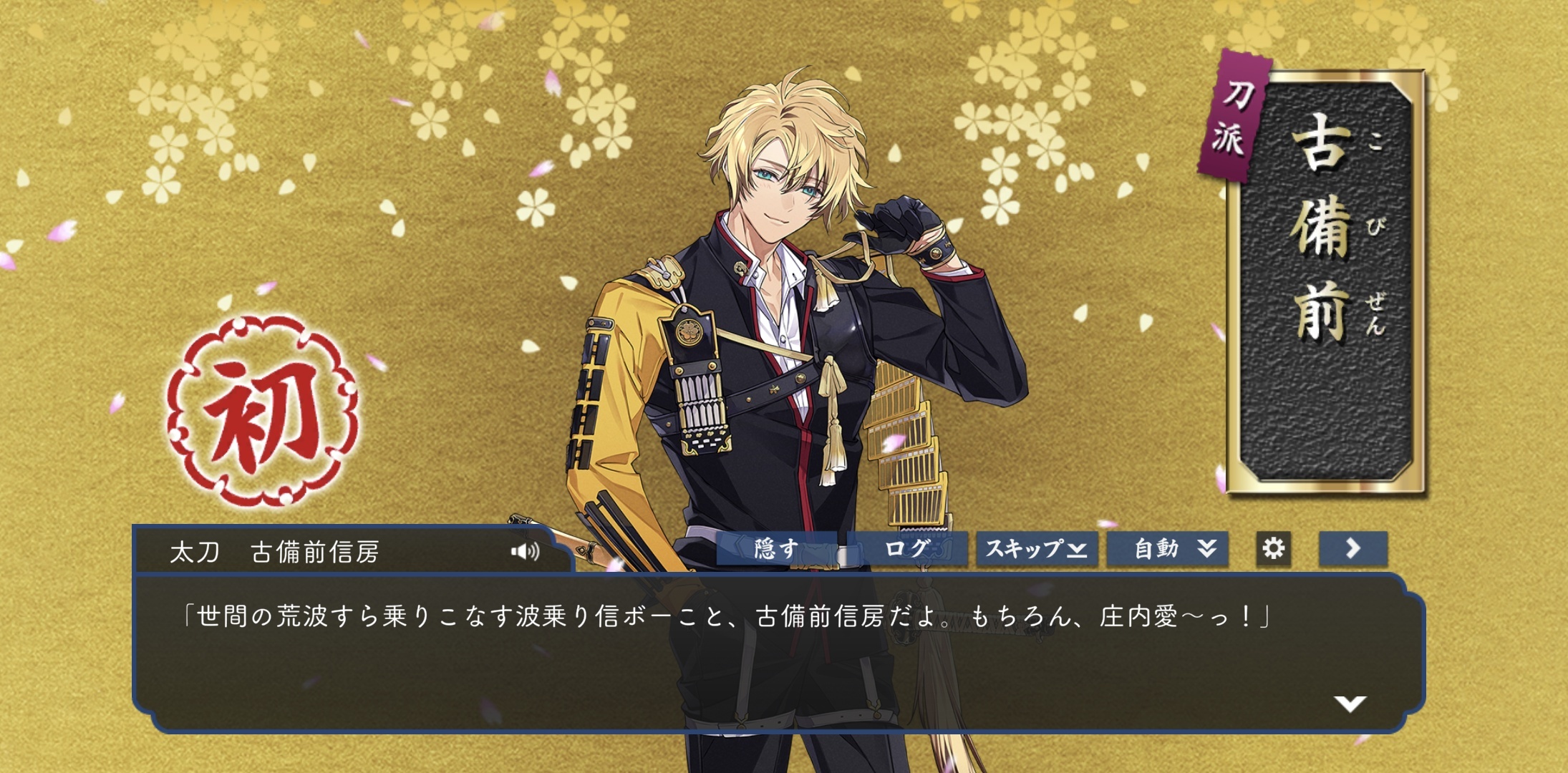
Task: Click the right arrow next button
Action: click(1352, 549)
